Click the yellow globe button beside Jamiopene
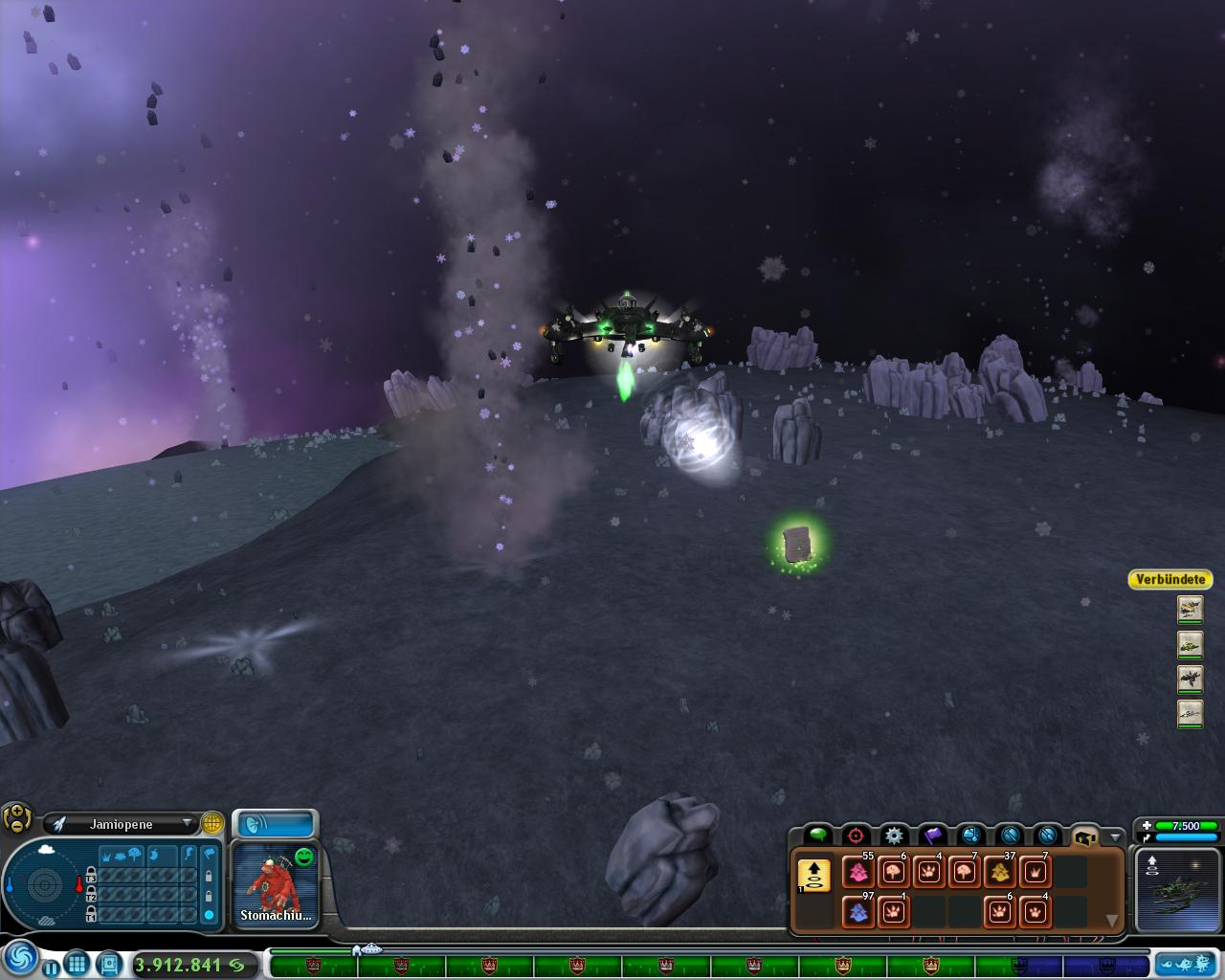This screenshot has width=1225, height=980. click(x=212, y=823)
